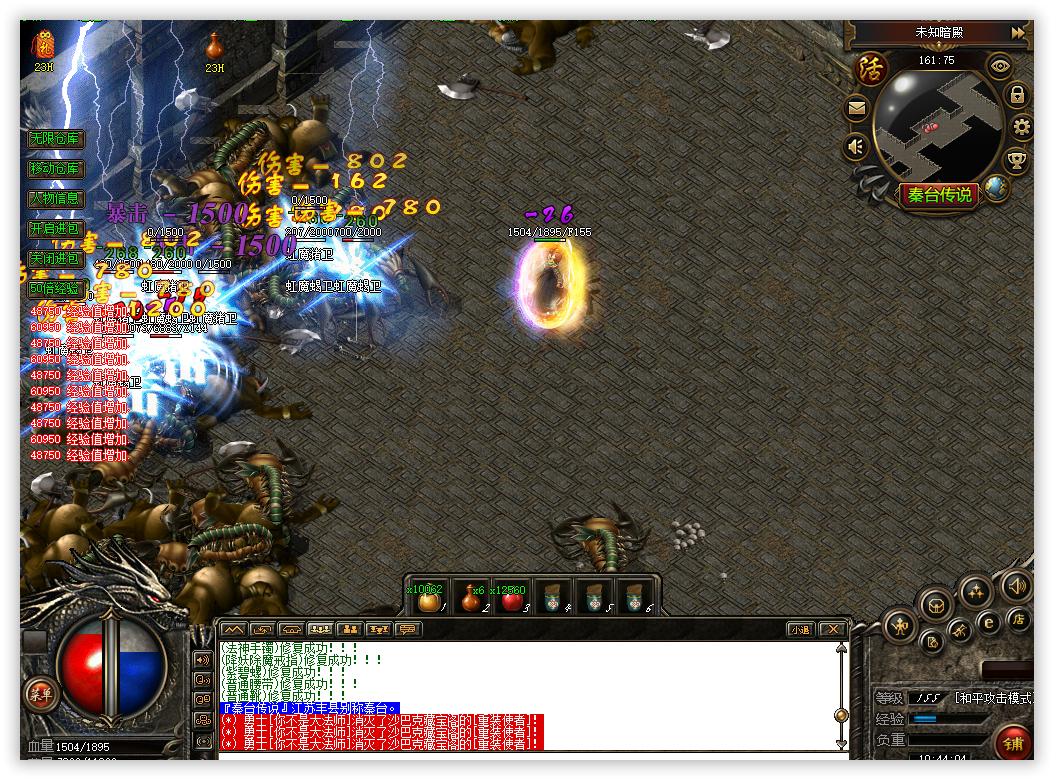Viewport: 1054px width, 780px height.
Task: Open the 无限仓库 warehouse button
Action: (55, 139)
